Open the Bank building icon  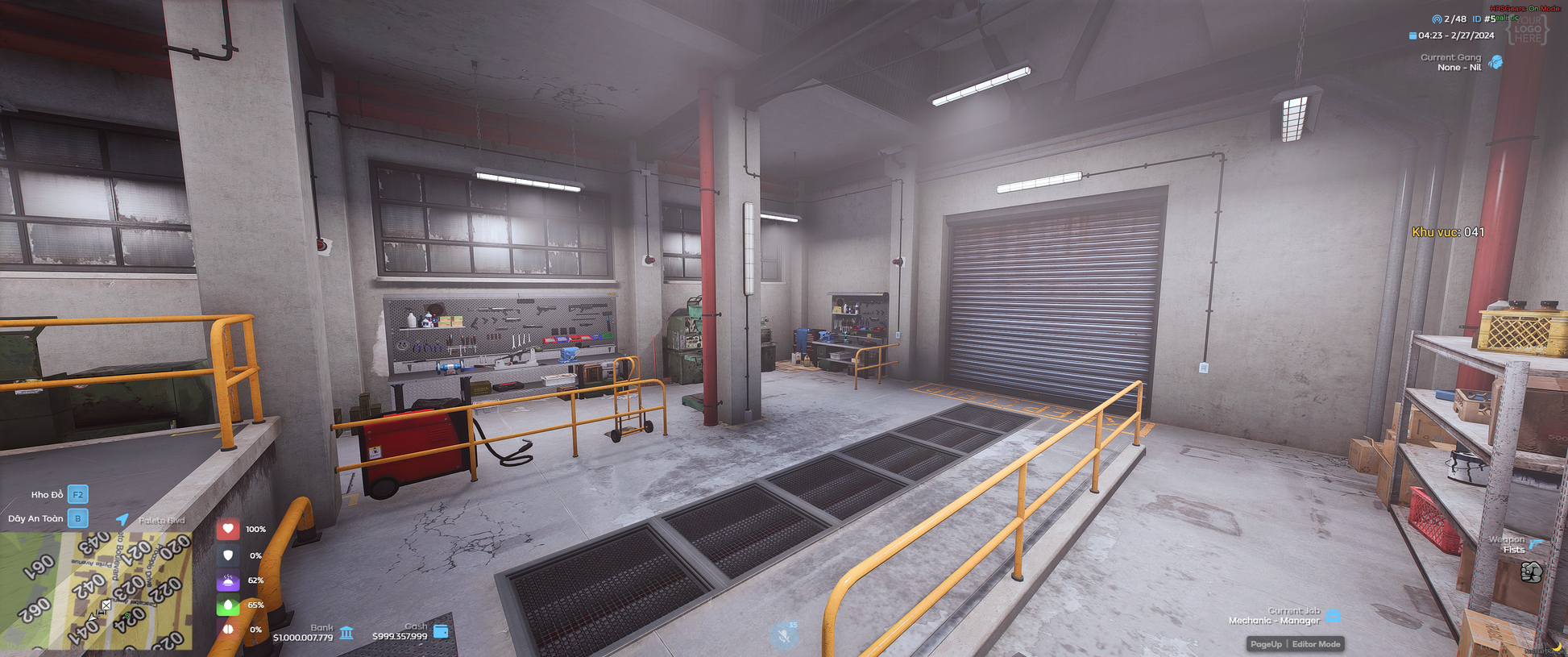(x=346, y=632)
